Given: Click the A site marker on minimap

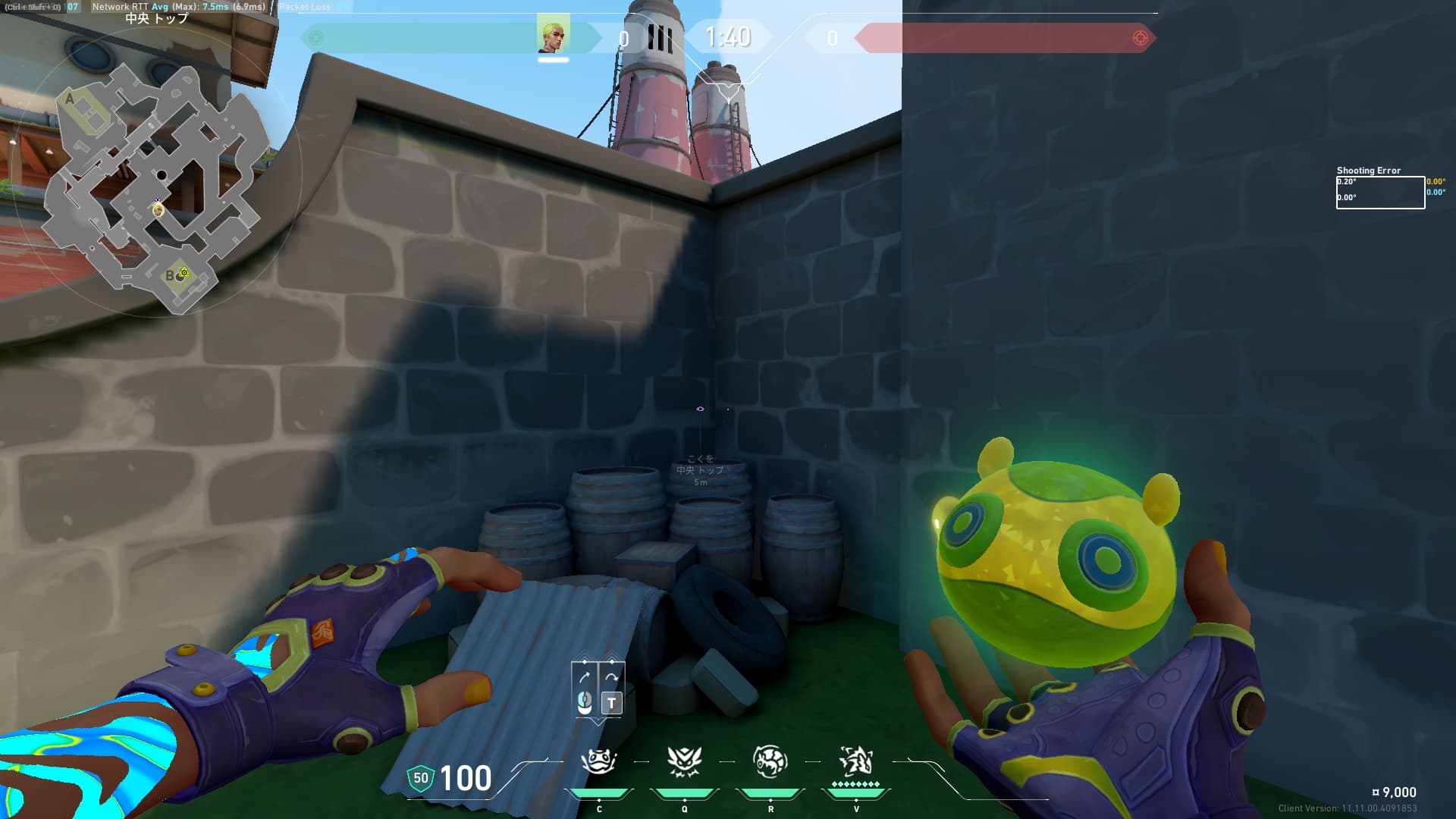Looking at the screenshot, I should coord(70,99).
